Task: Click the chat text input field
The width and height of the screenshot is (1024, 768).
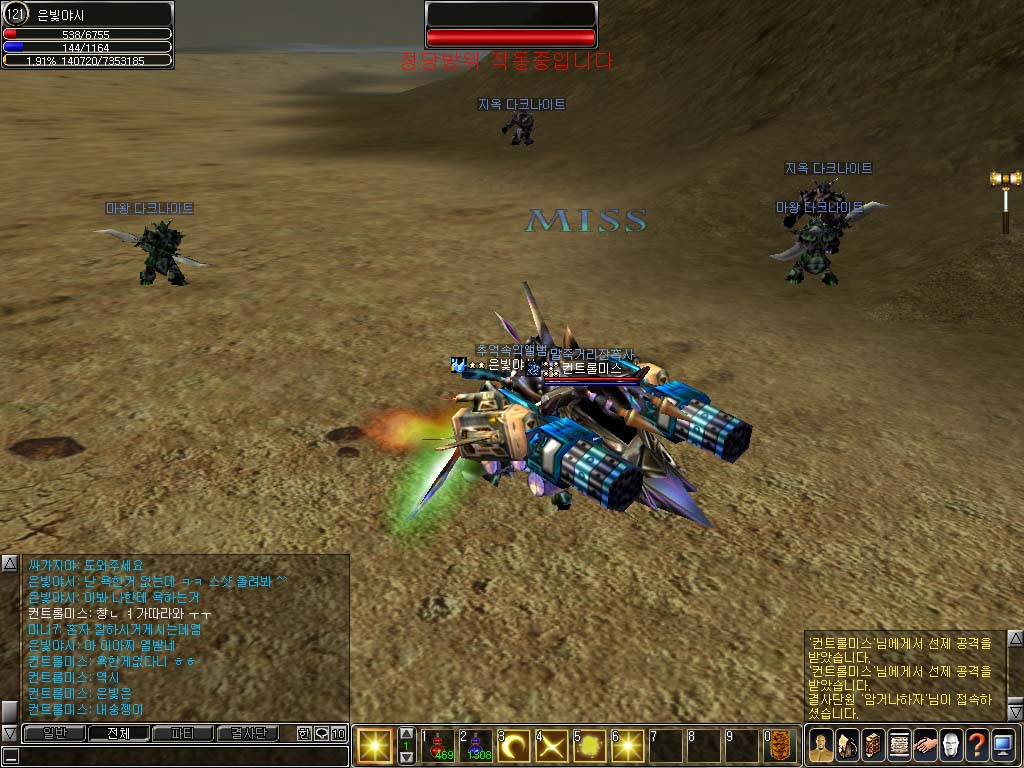Action: click(180, 756)
